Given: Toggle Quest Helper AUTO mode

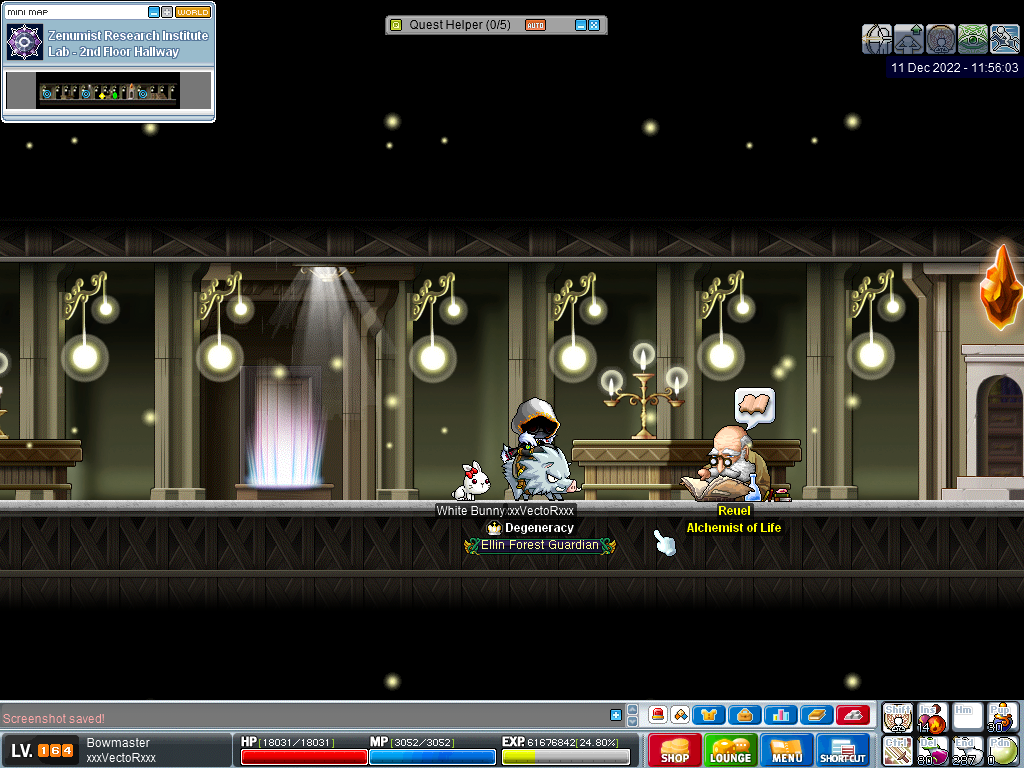Looking at the screenshot, I should (x=535, y=25).
